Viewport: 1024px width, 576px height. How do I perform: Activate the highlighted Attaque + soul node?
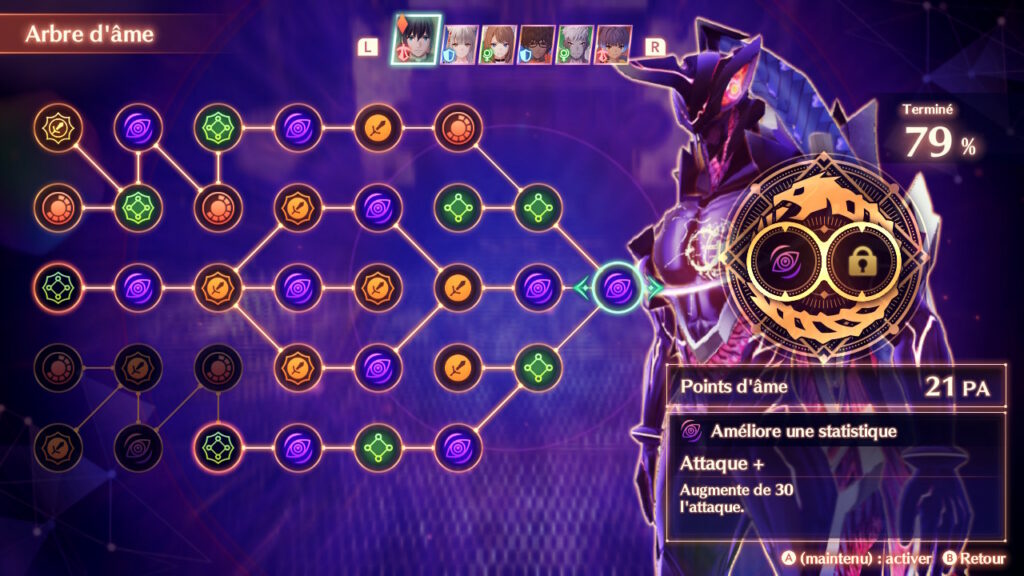tap(618, 288)
